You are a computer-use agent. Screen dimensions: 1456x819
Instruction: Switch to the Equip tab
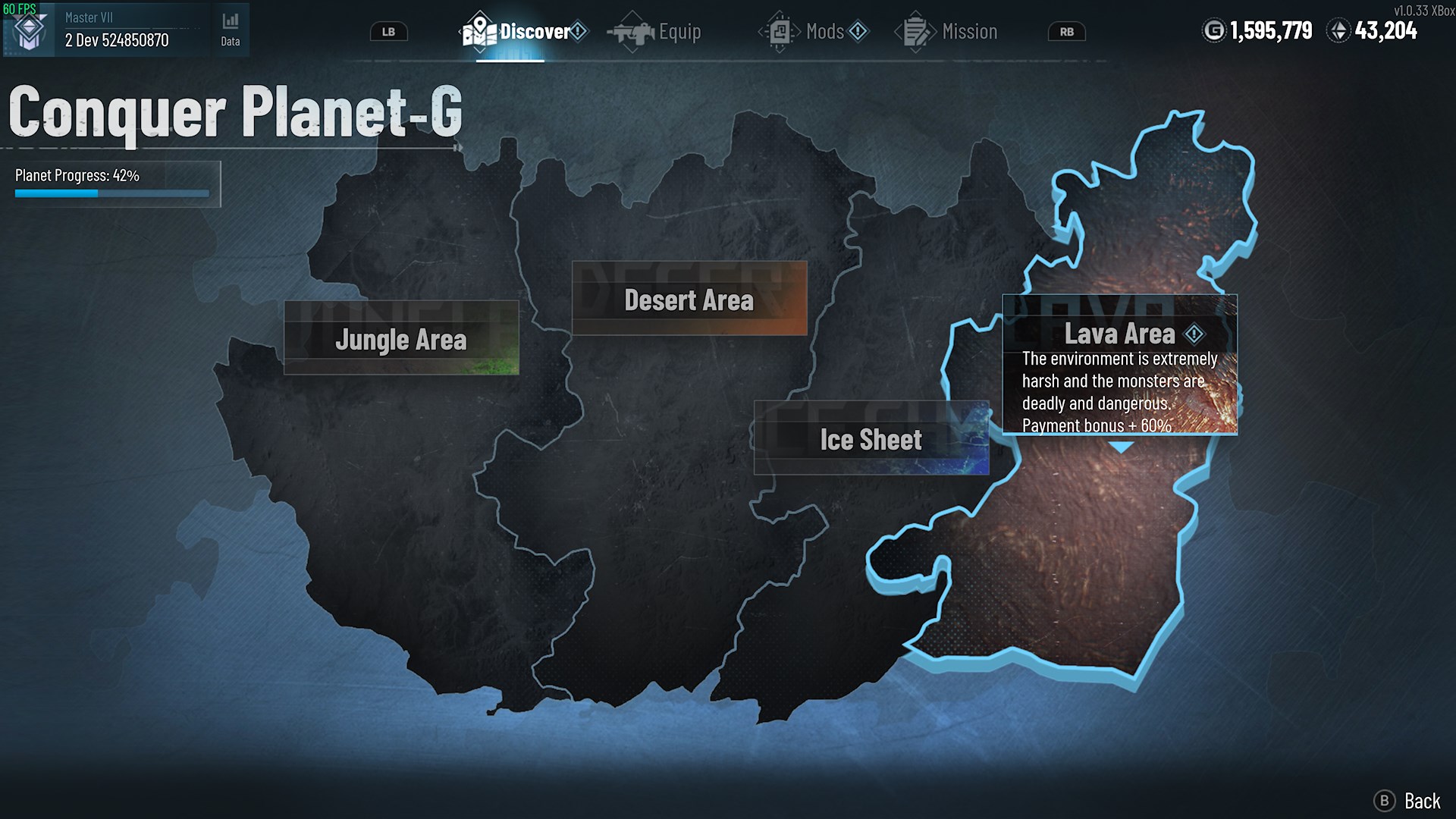(677, 31)
